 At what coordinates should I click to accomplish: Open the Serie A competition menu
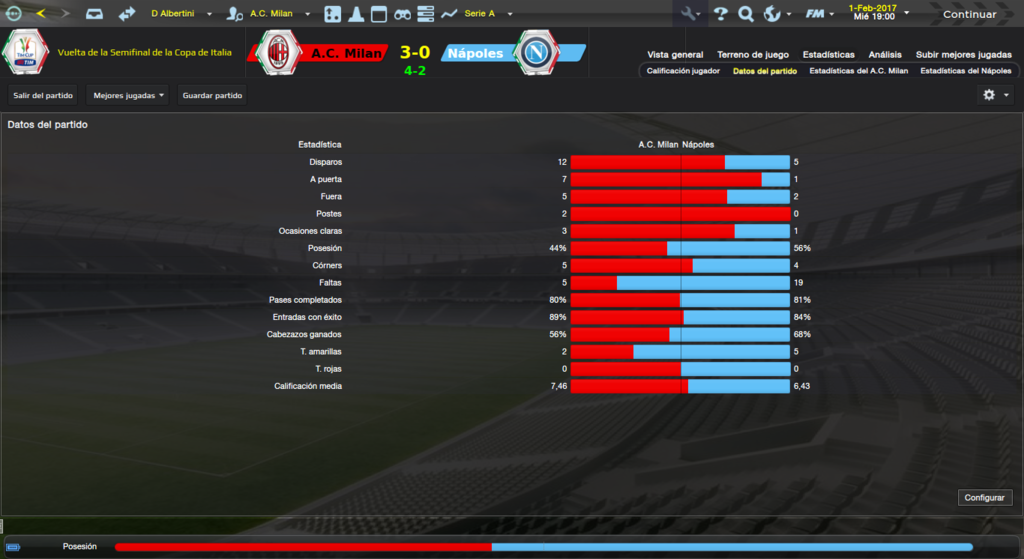tap(488, 14)
